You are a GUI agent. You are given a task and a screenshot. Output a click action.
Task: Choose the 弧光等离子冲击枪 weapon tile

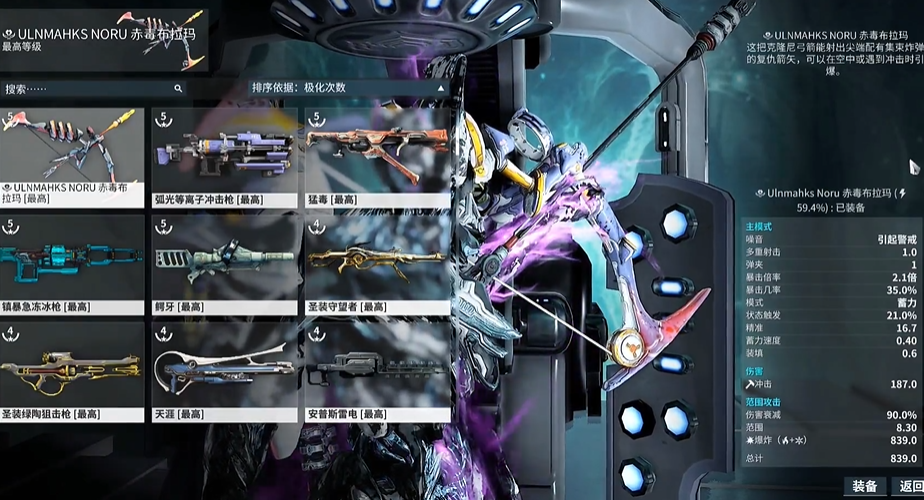click(x=224, y=156)
